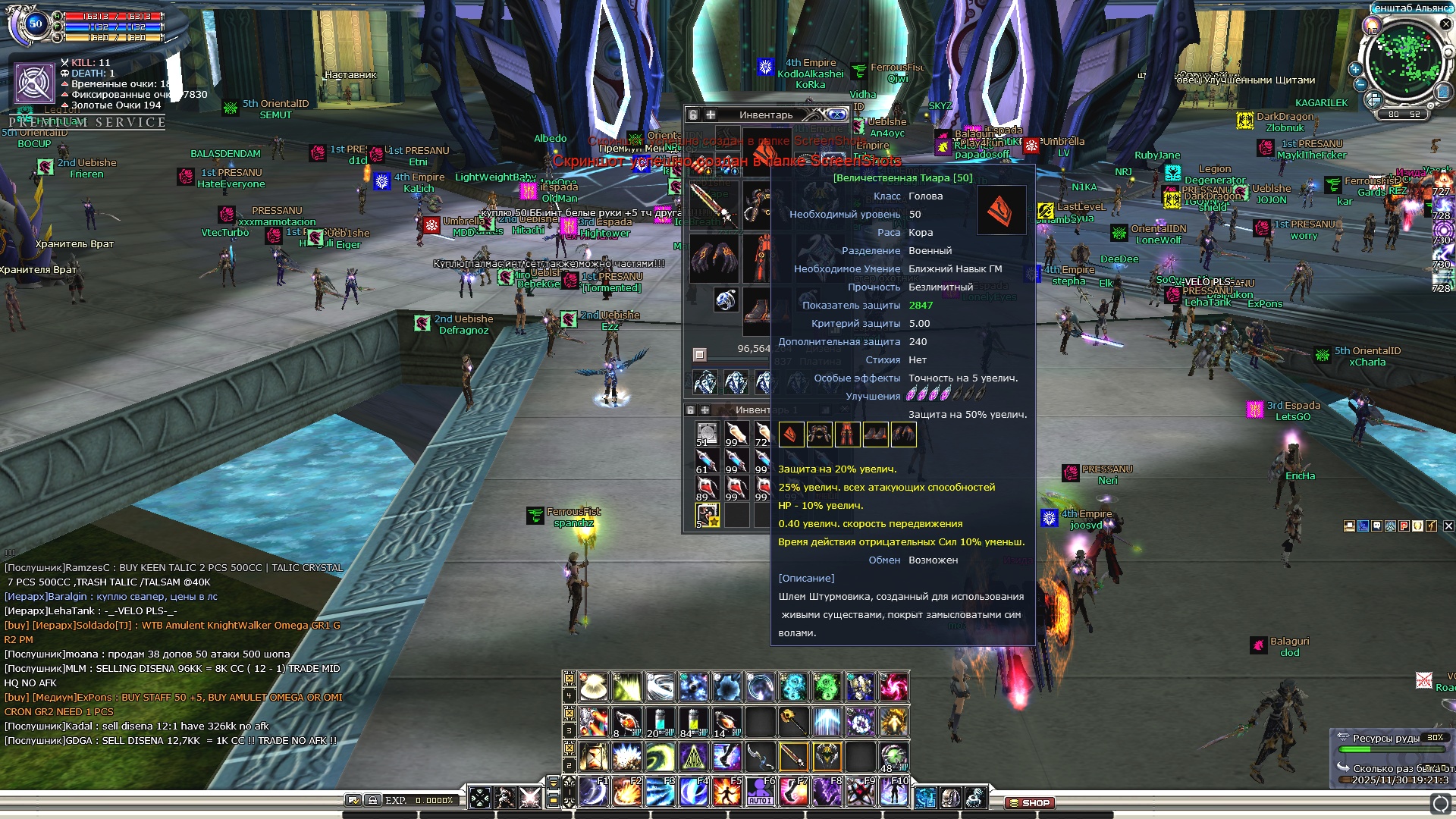Click the starred bag item with count 5
The image size is (1456, 819).
tap(707, 516)
